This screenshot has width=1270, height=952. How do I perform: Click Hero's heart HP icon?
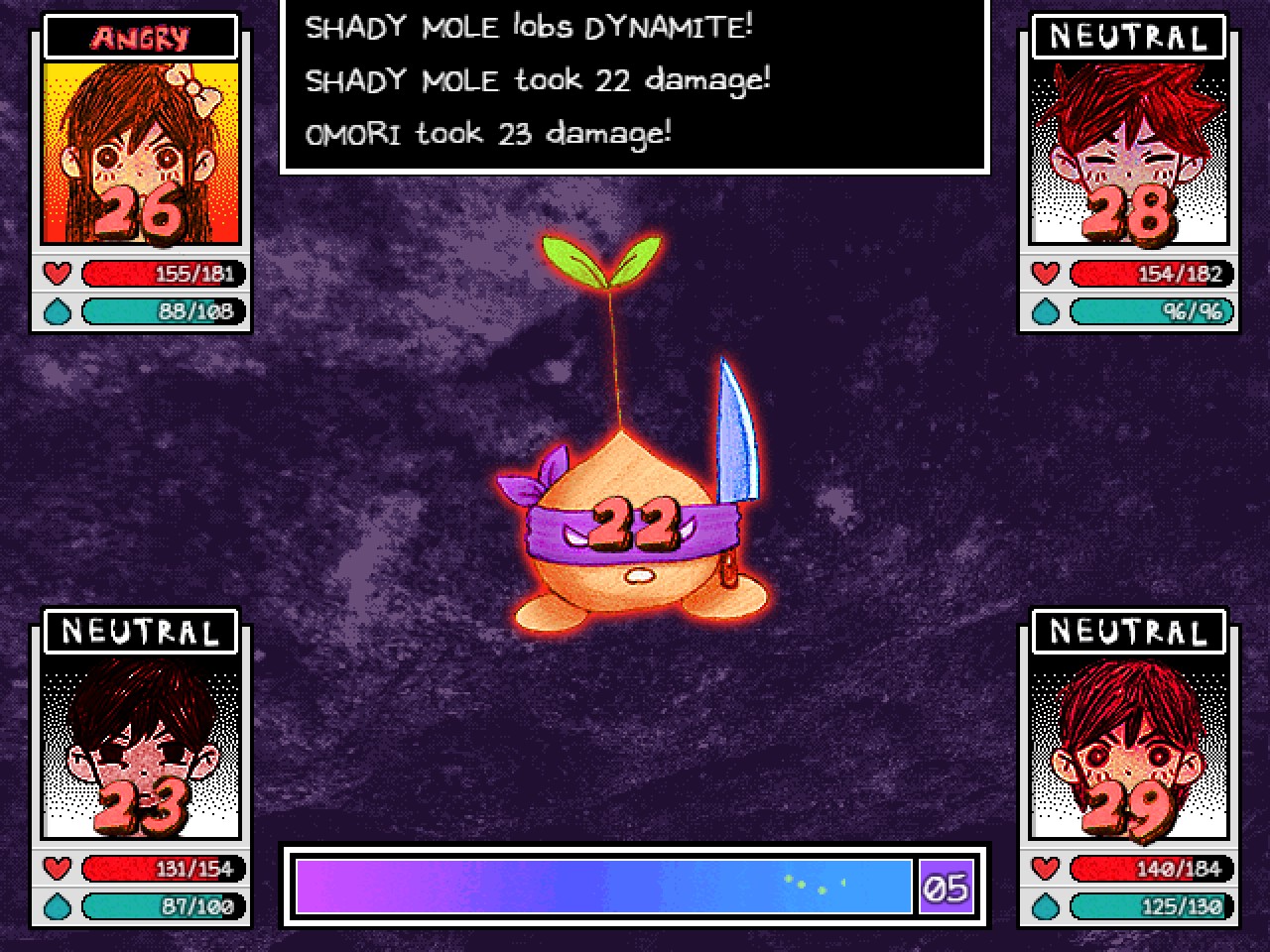point(1044,868)
